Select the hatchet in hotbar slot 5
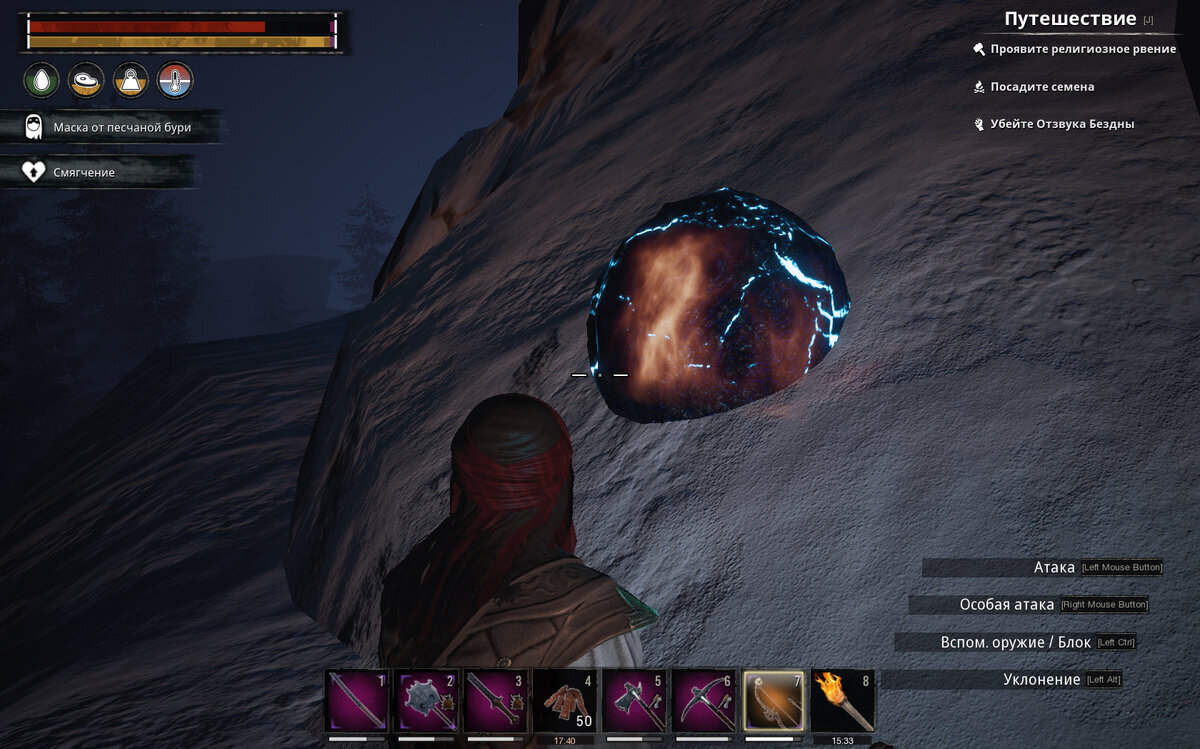1200x749 pixels. coord(636,700)
